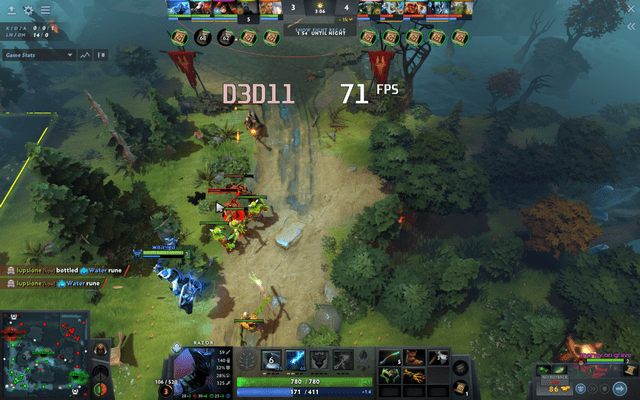
Task: Open the main menu hamburger icon
Action: pos(46,9)
